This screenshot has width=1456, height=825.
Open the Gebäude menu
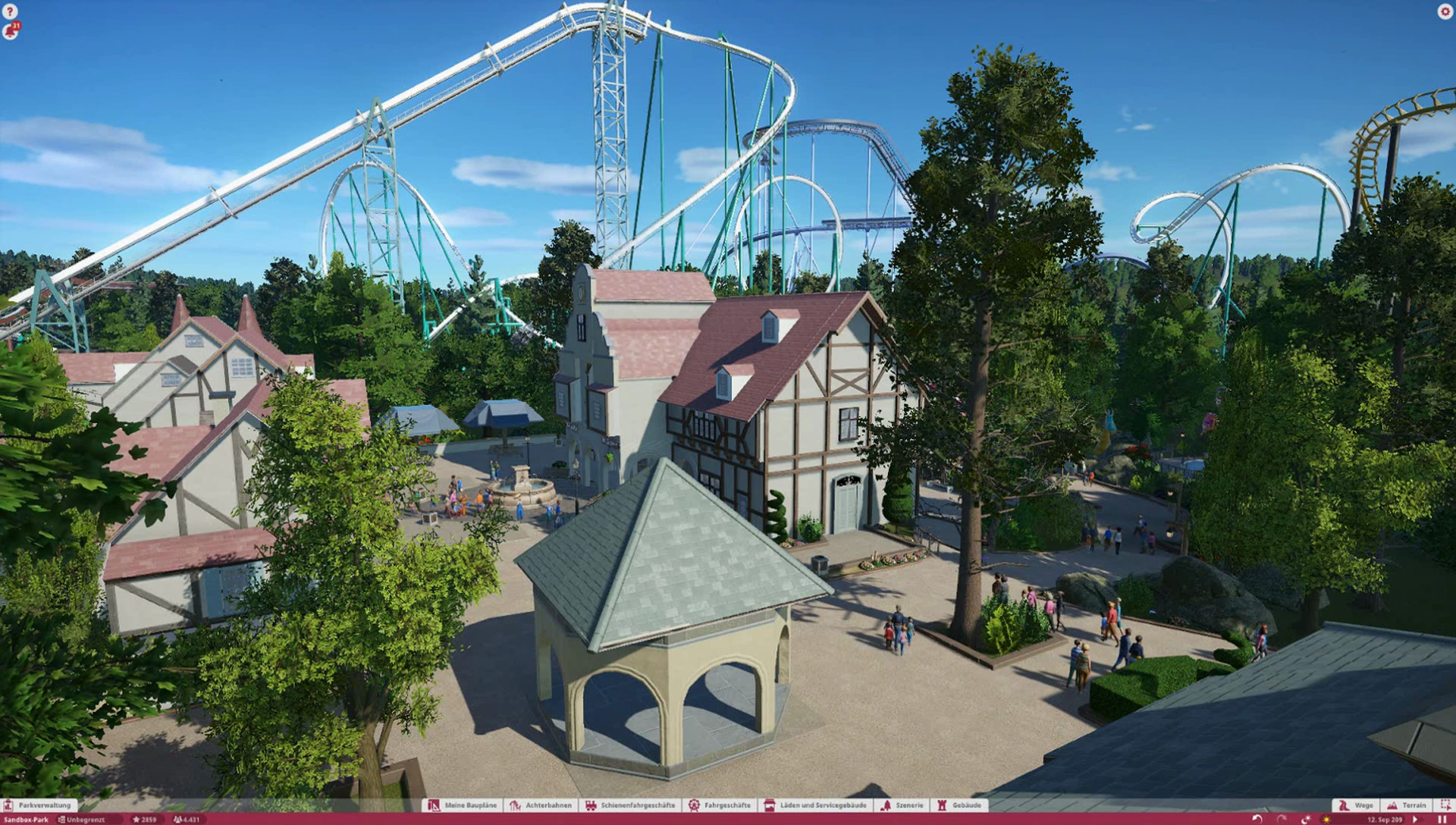pos(959,805)
